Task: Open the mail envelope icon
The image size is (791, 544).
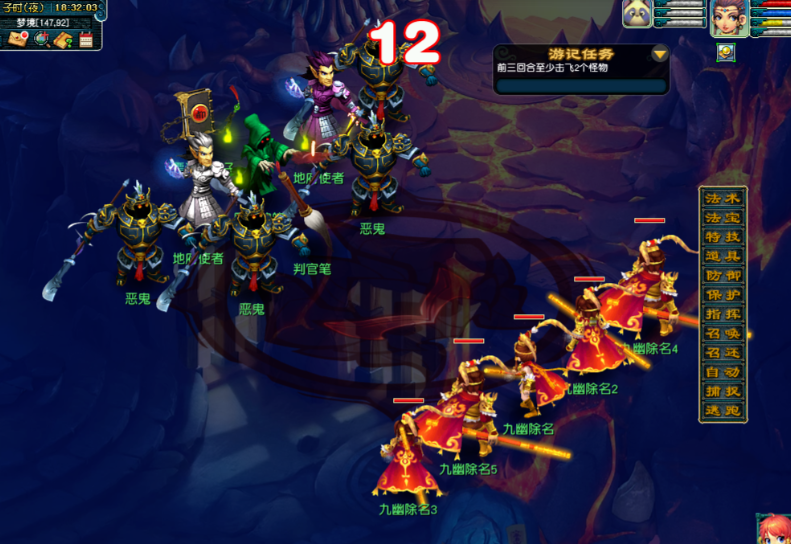Action: (x=18, y=40)
